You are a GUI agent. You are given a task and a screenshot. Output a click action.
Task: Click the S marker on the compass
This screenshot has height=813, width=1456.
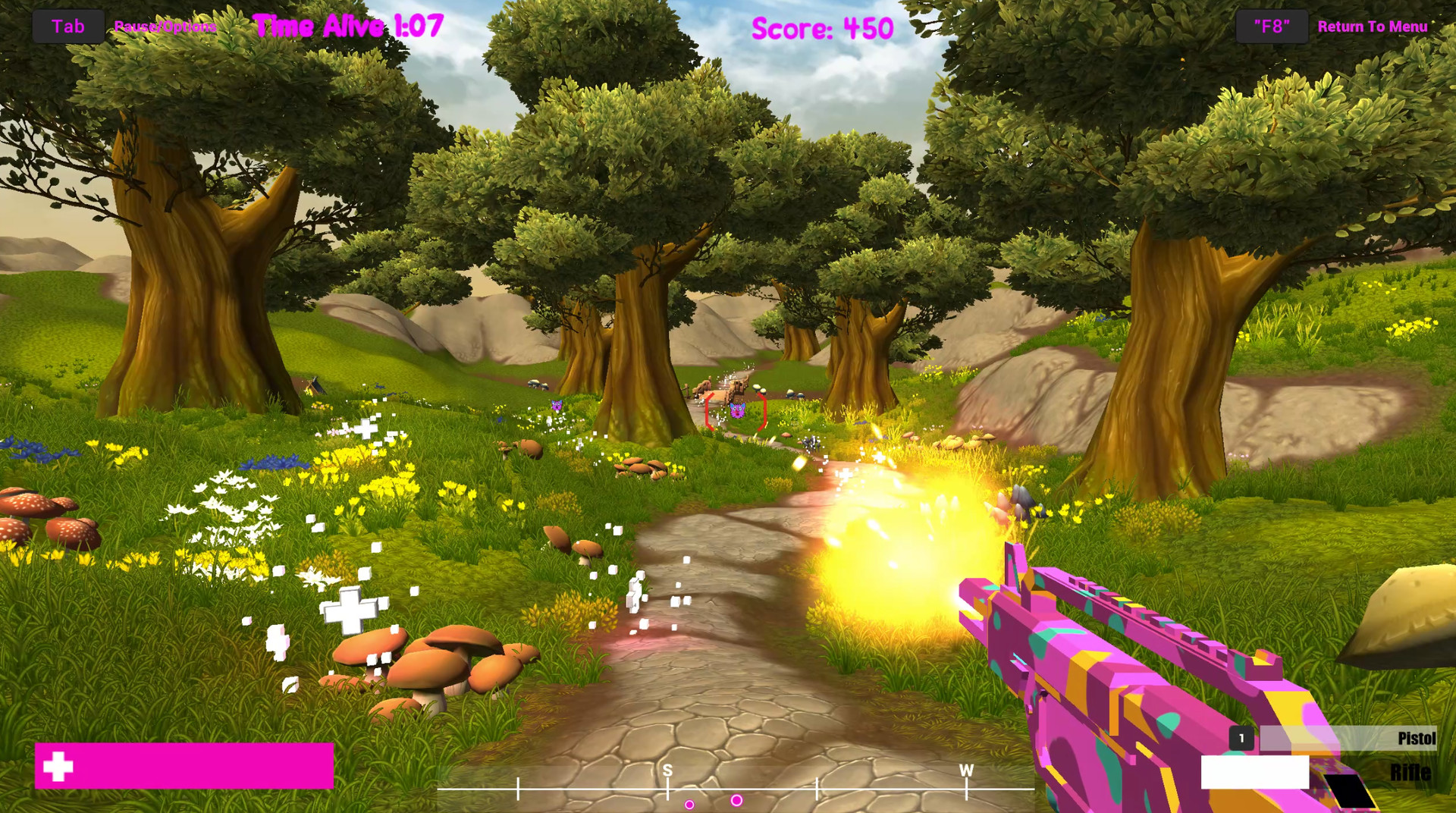tap(667, 770)
